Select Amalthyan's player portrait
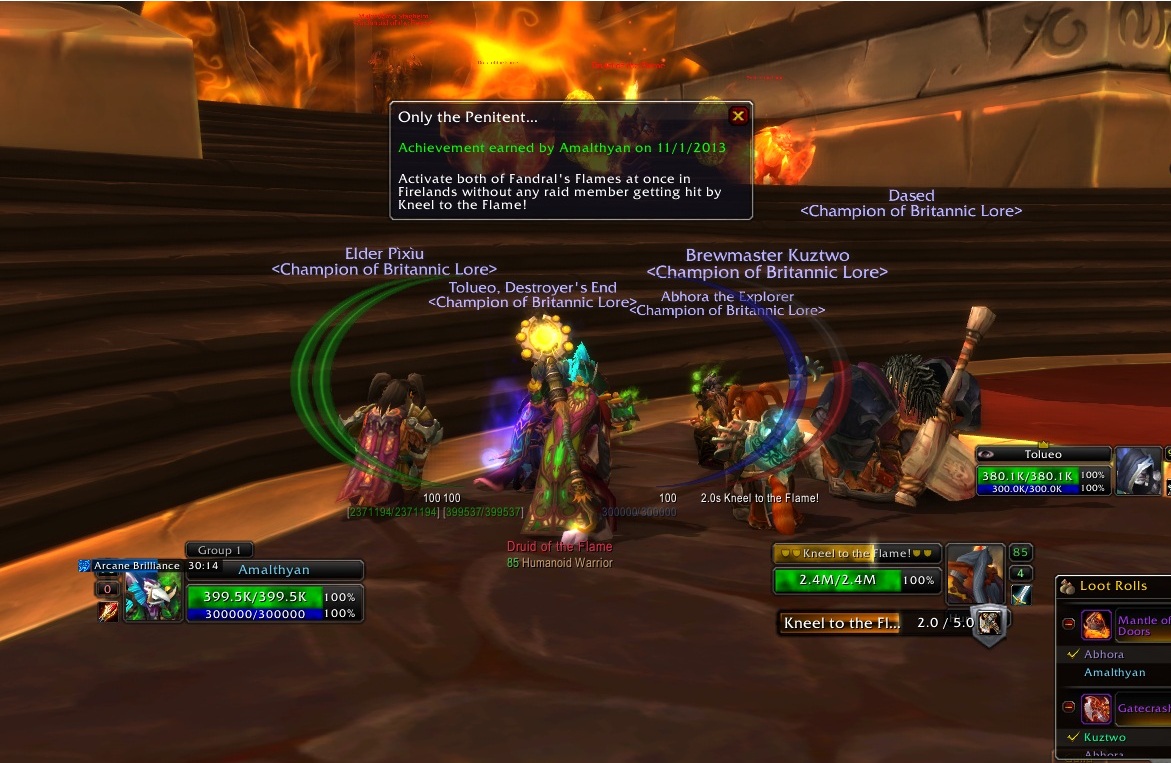Screen dimensions: 1171x763 coord(153,595)
